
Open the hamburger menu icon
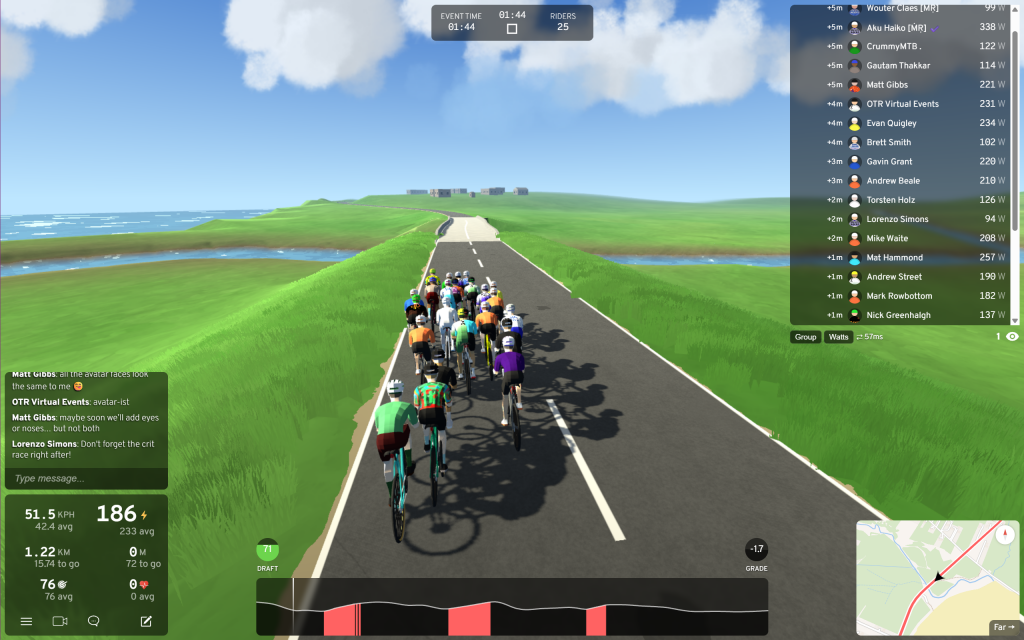26,621
